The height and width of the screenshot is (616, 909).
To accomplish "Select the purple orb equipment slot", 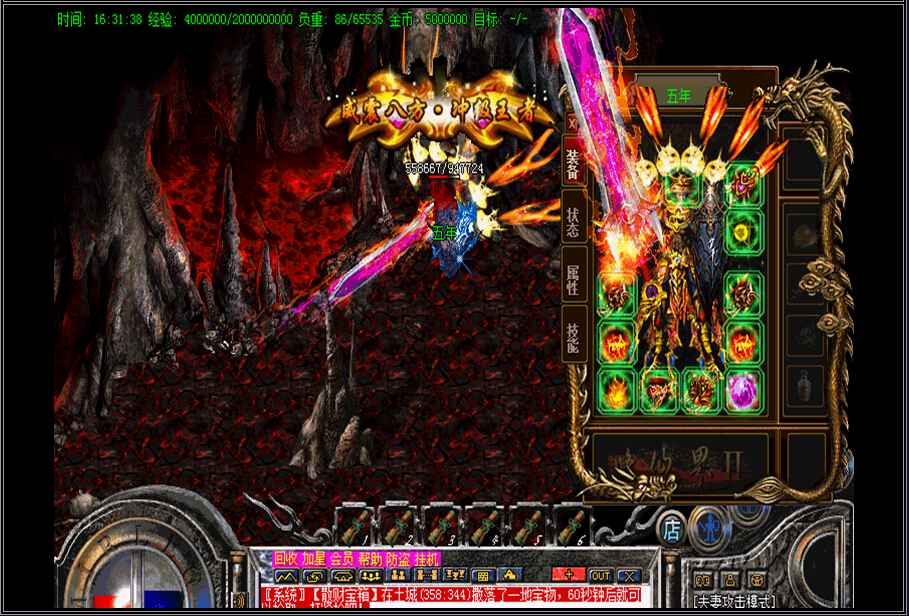I will point(742,389).
